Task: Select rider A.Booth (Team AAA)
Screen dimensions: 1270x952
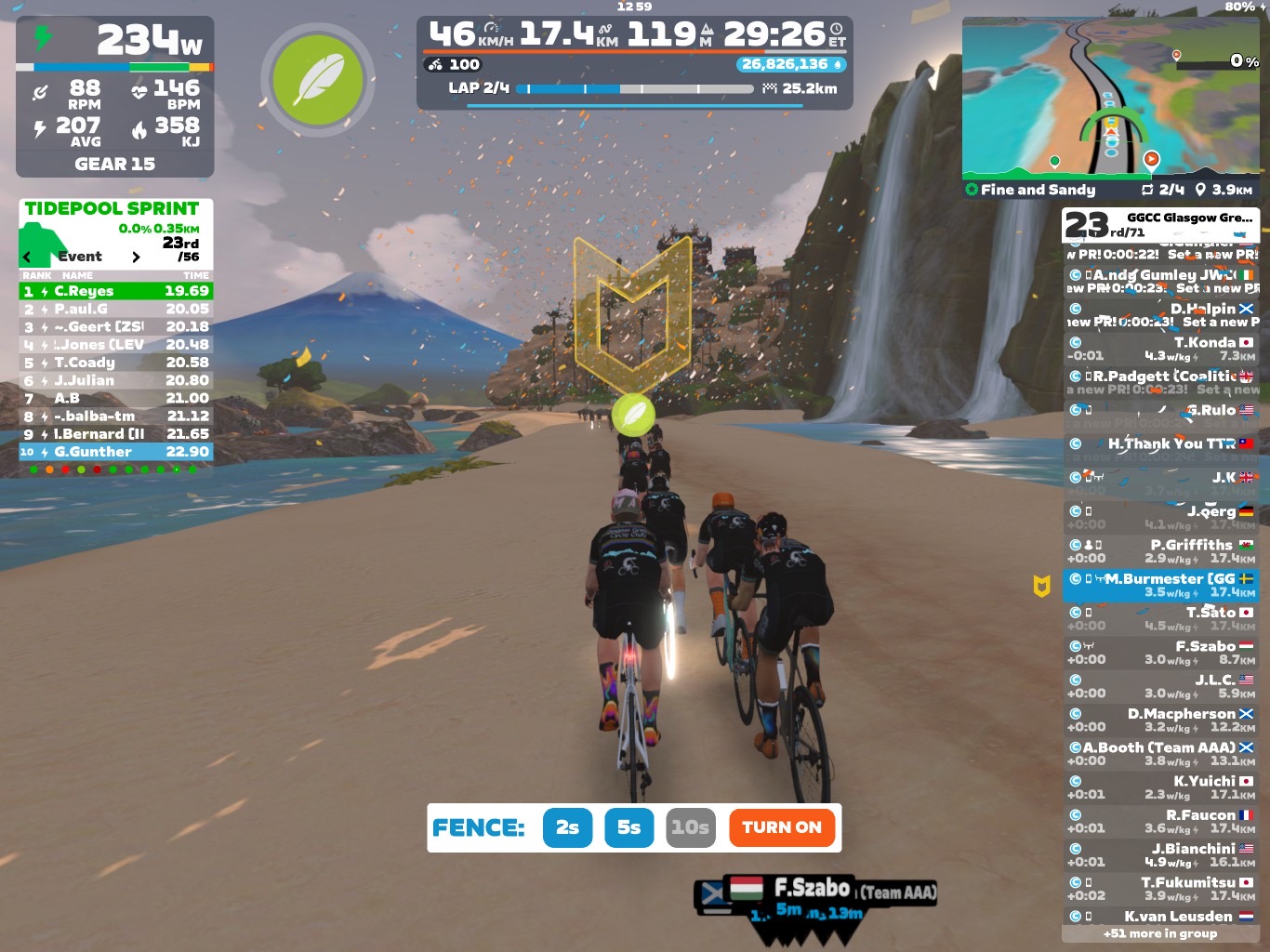Action: (1160, 754)
